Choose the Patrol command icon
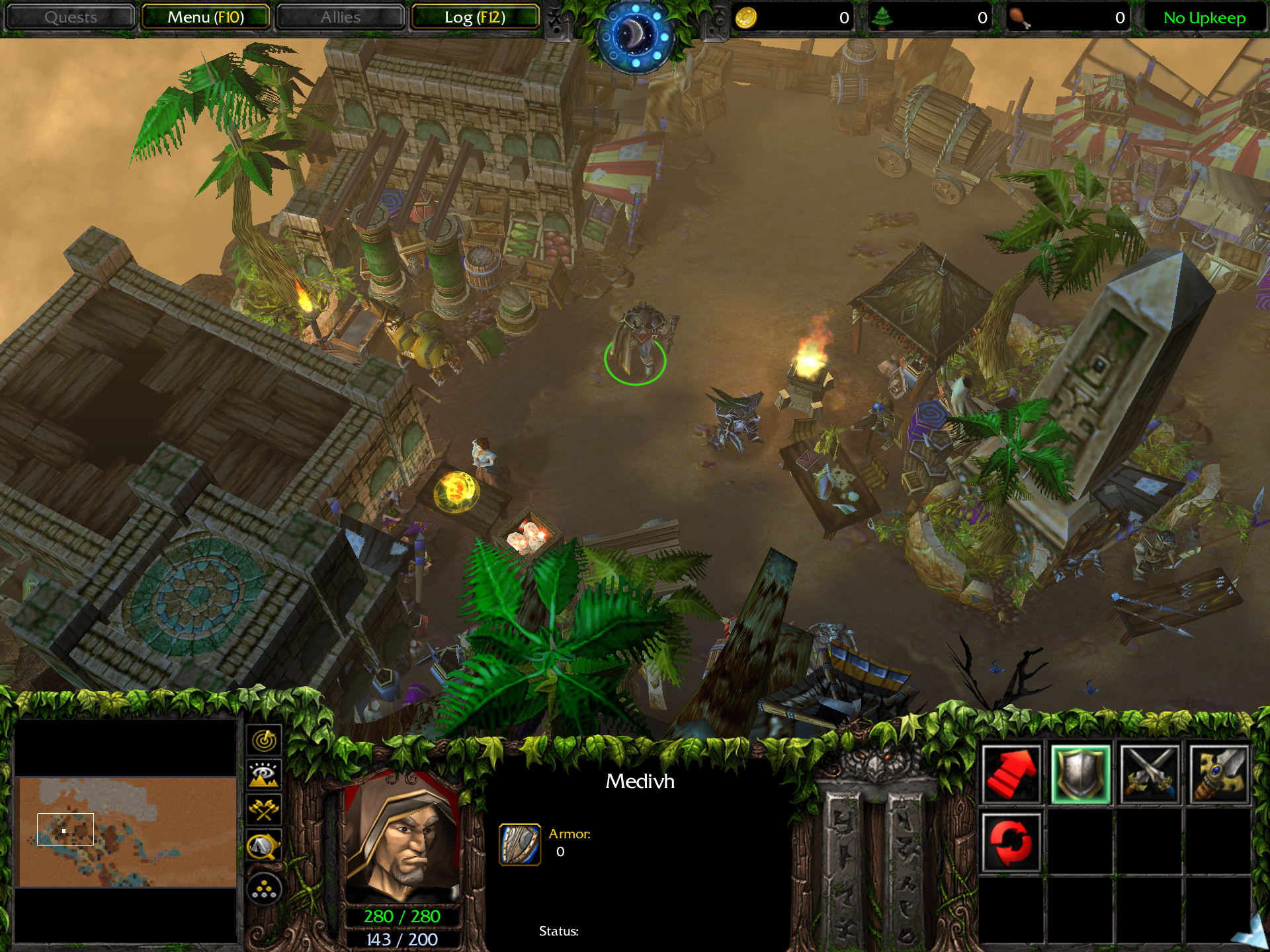Screen dimensions: 1270x952 coord(1218,775)
